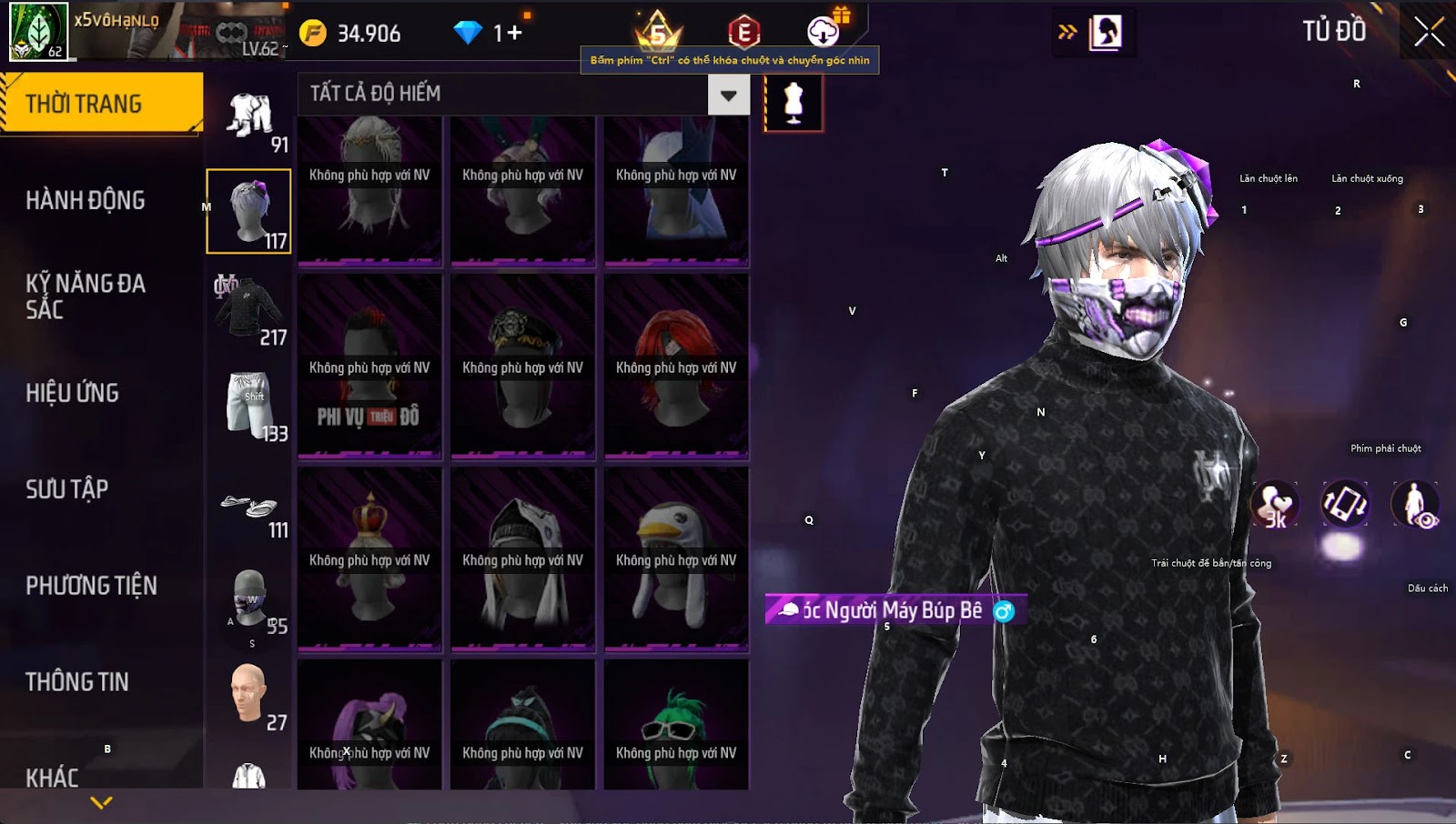Close the wardrobe screen

pos(1428,32)
